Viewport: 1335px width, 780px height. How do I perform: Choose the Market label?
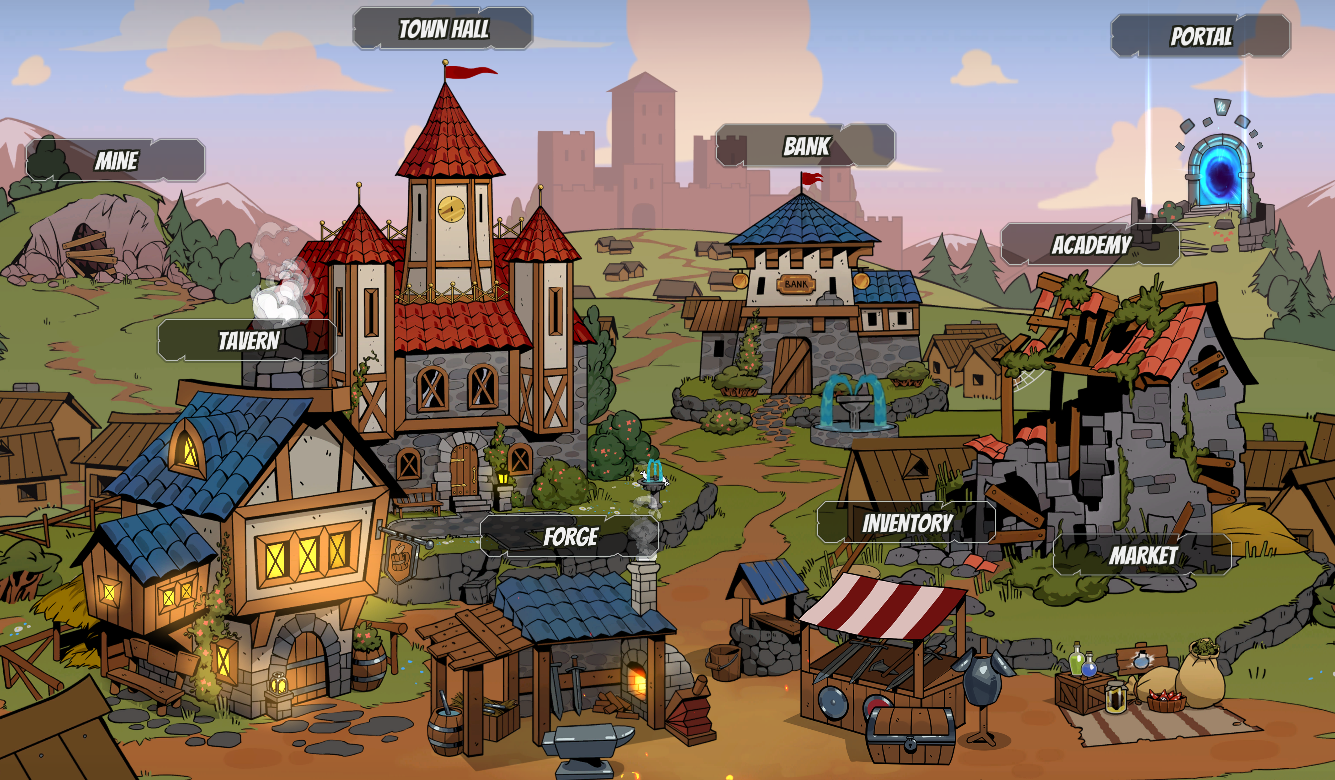1143,555
